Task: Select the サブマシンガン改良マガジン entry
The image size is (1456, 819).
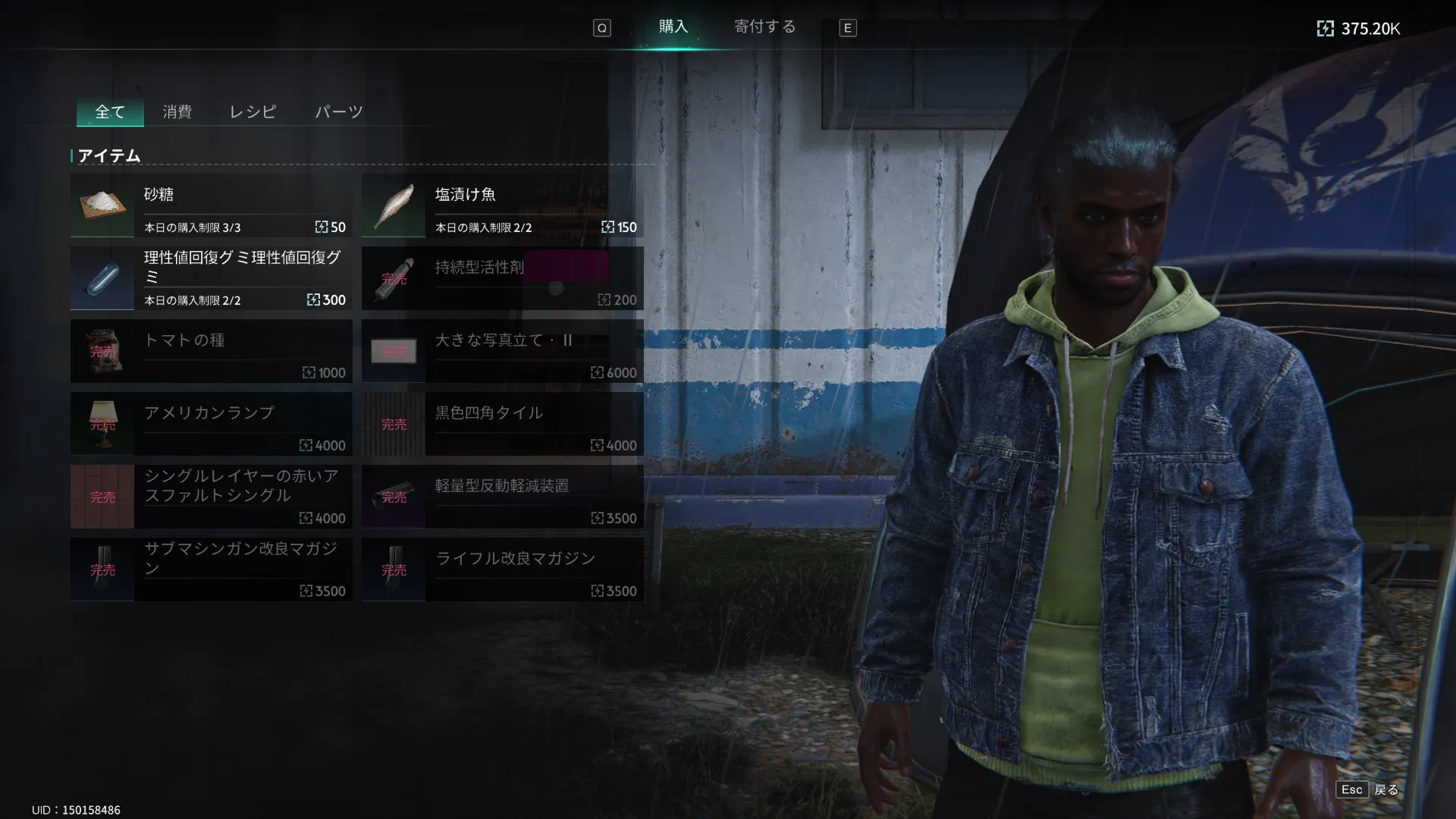Action: coord(211,570)
